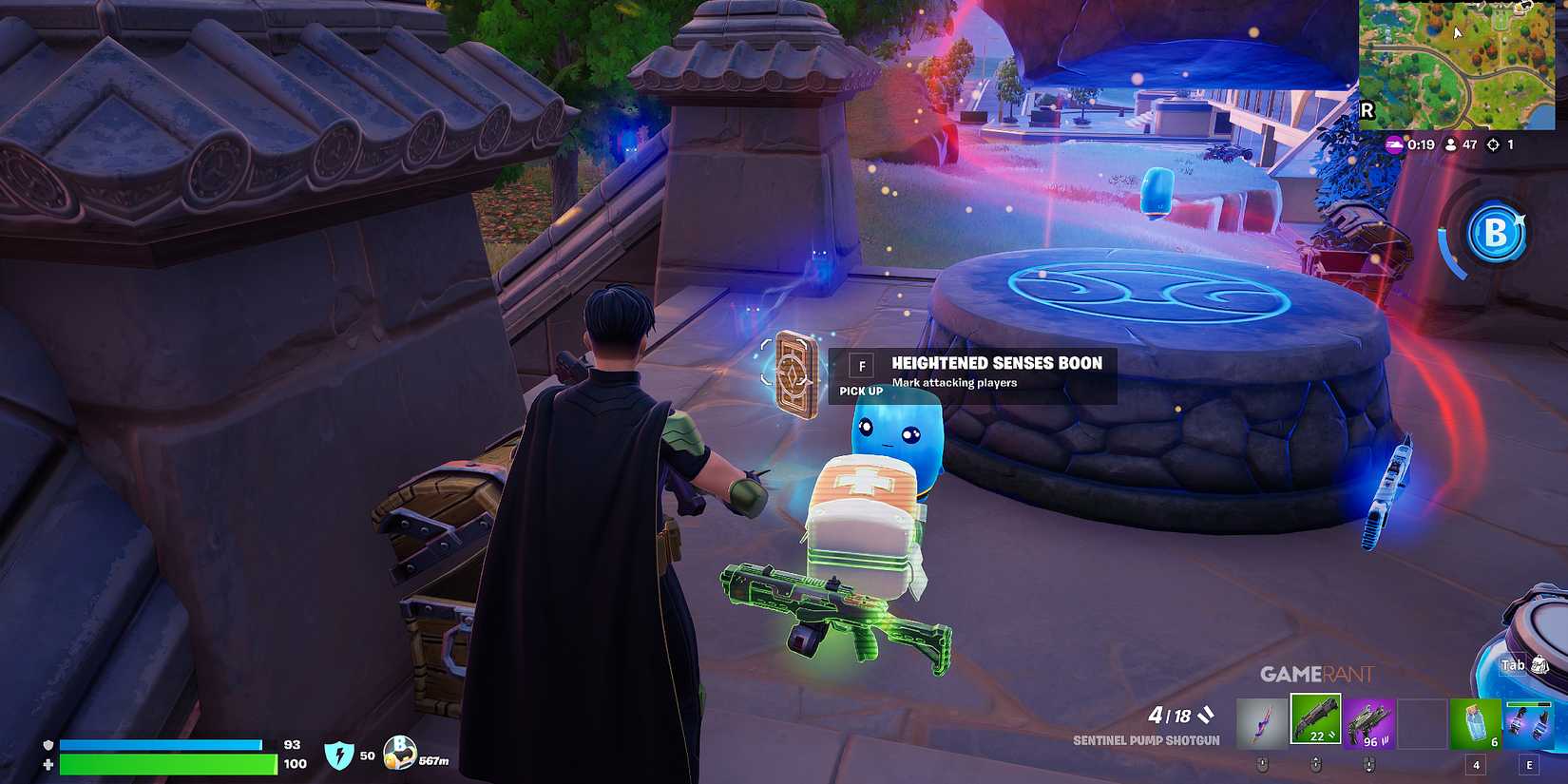Select the purple SMG in the hotbar
Screen dimensions: 1568x784
pyautogui.click(x=1368, y=722)
